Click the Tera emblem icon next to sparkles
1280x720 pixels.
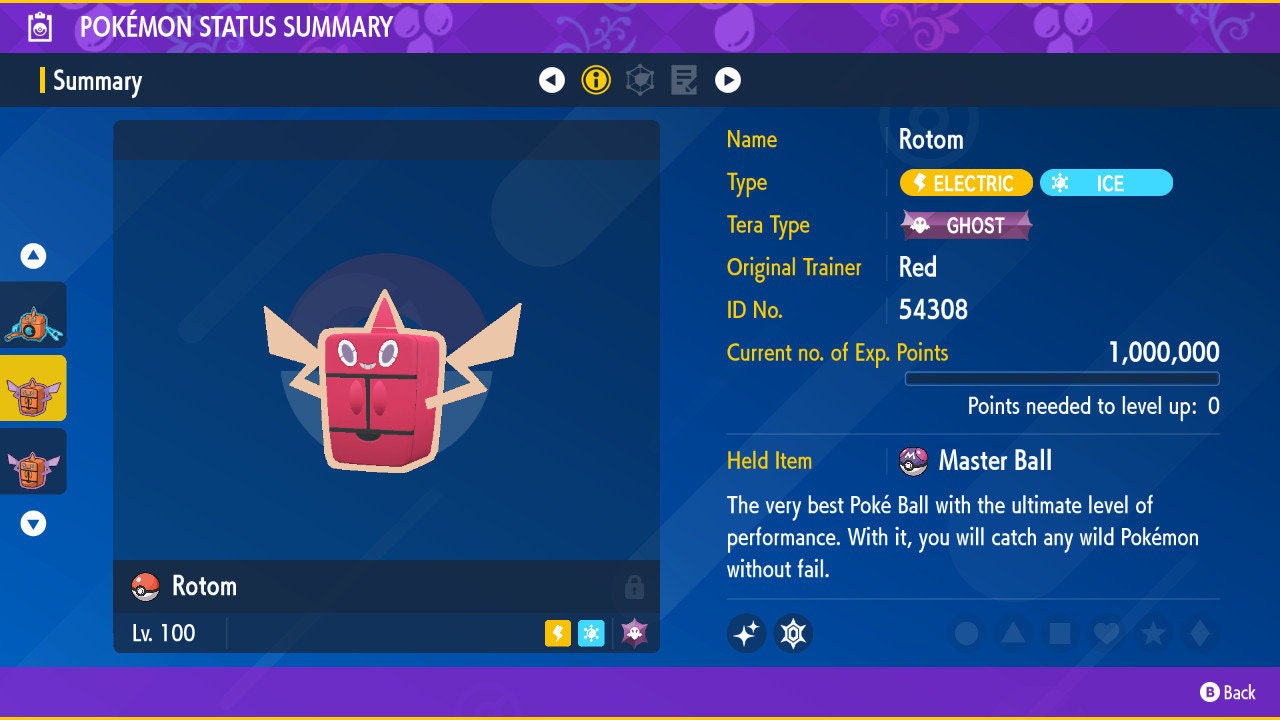tap(793, 633)
